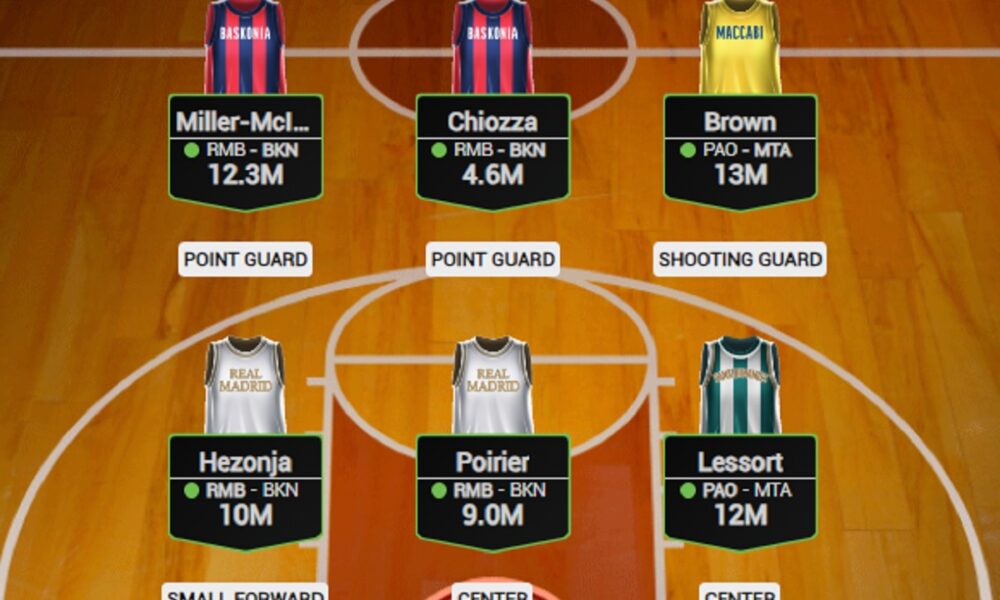Select the Miller-McIntyre player card
The width and height of the screenshot is (1000, 600).
point(245,150)
